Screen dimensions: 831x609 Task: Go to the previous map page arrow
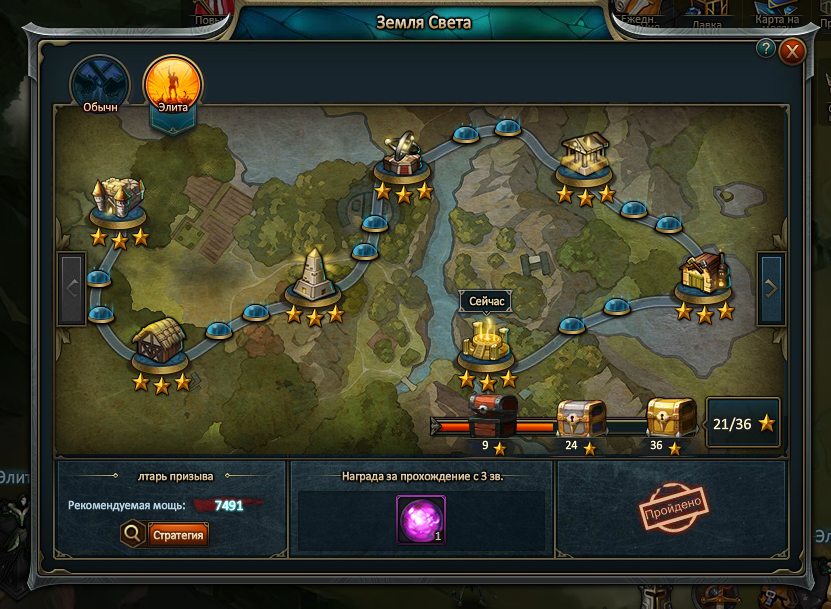coord(72,288)
